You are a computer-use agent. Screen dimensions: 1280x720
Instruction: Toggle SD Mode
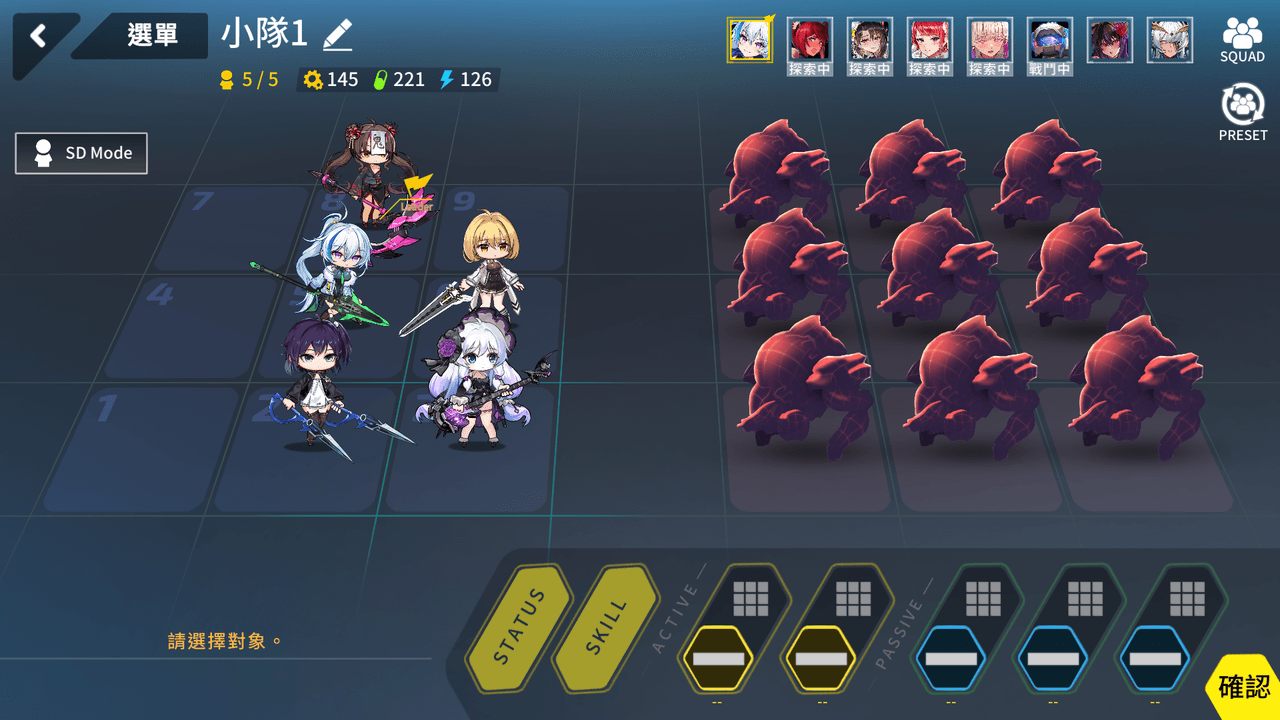pyautogui.click(x=82, y=153)
